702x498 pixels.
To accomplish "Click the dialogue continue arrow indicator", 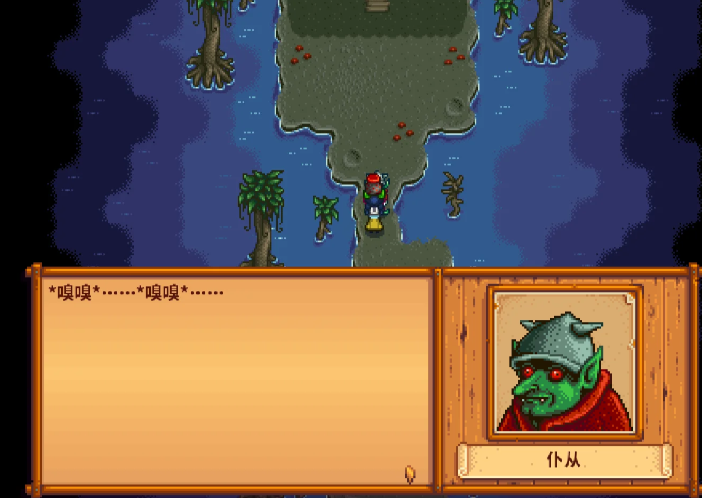I will [410, 473].
